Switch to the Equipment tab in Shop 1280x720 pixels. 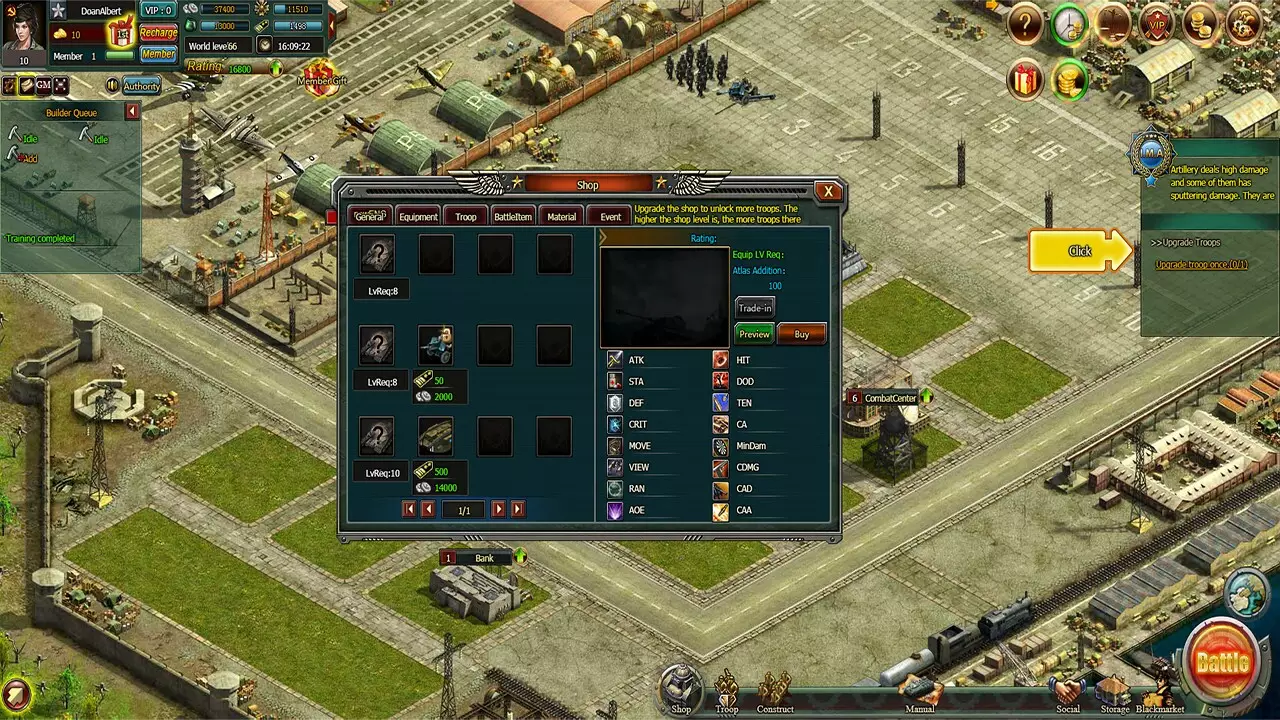[418, 215]
